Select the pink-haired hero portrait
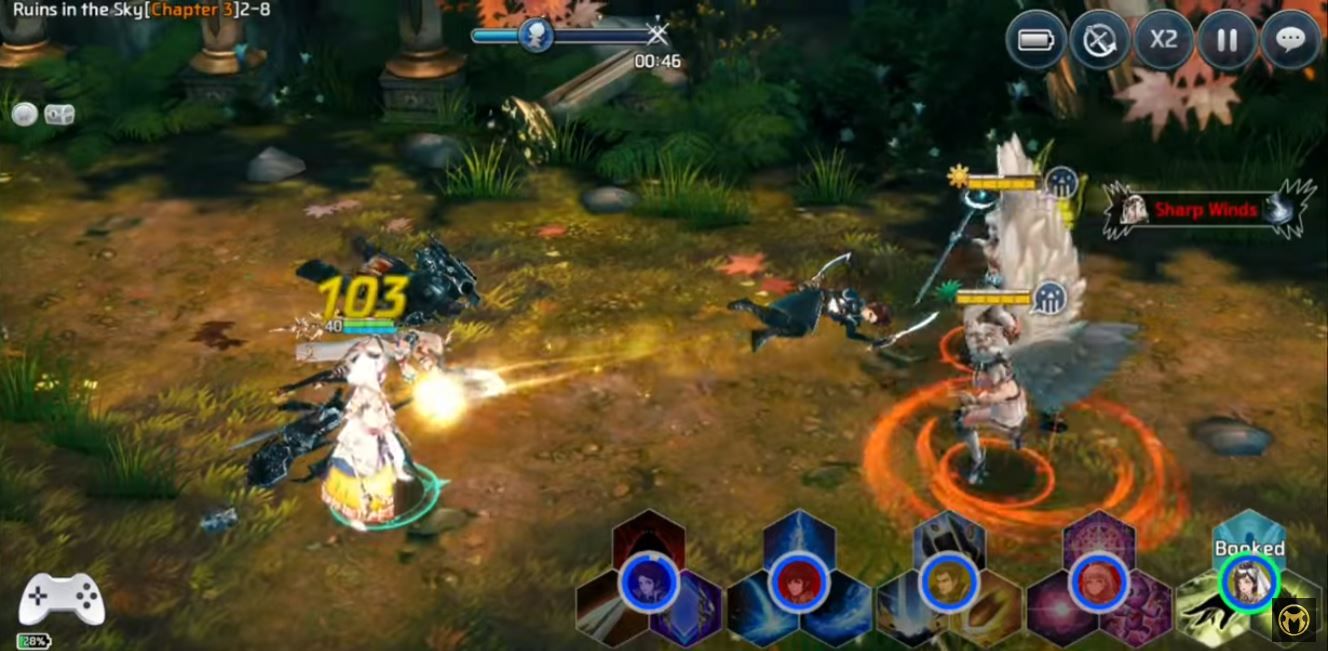 pos(1097,582)
